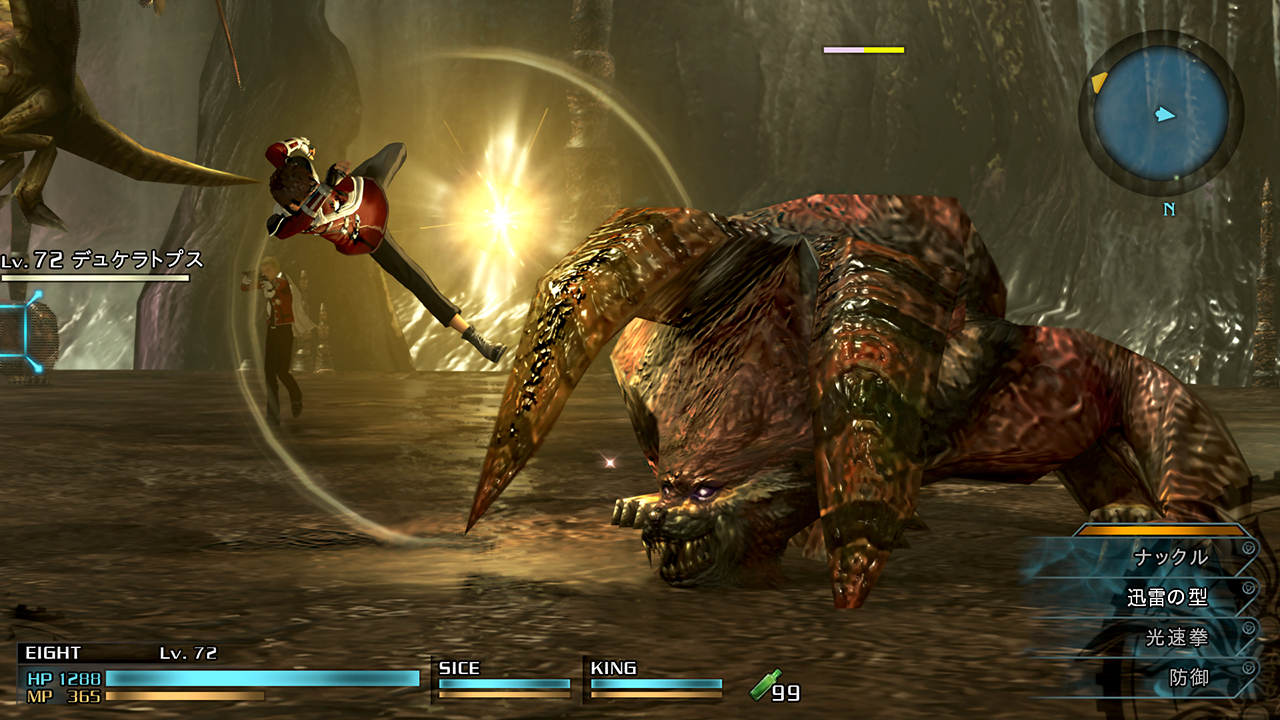The width and height of the screenshot is (1280, 720).
Task: Choose the 防御 command
Action: 1189,678
